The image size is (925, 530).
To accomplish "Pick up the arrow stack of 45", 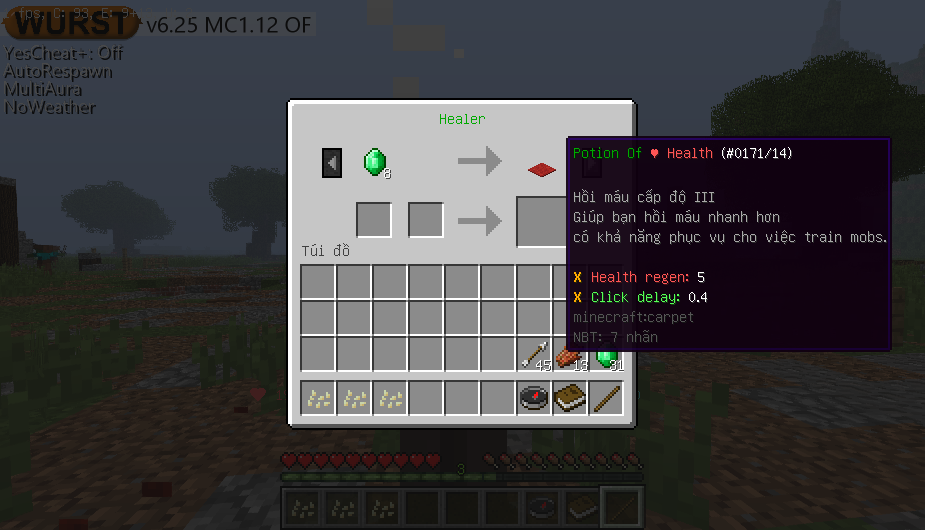I will [534, 354].
